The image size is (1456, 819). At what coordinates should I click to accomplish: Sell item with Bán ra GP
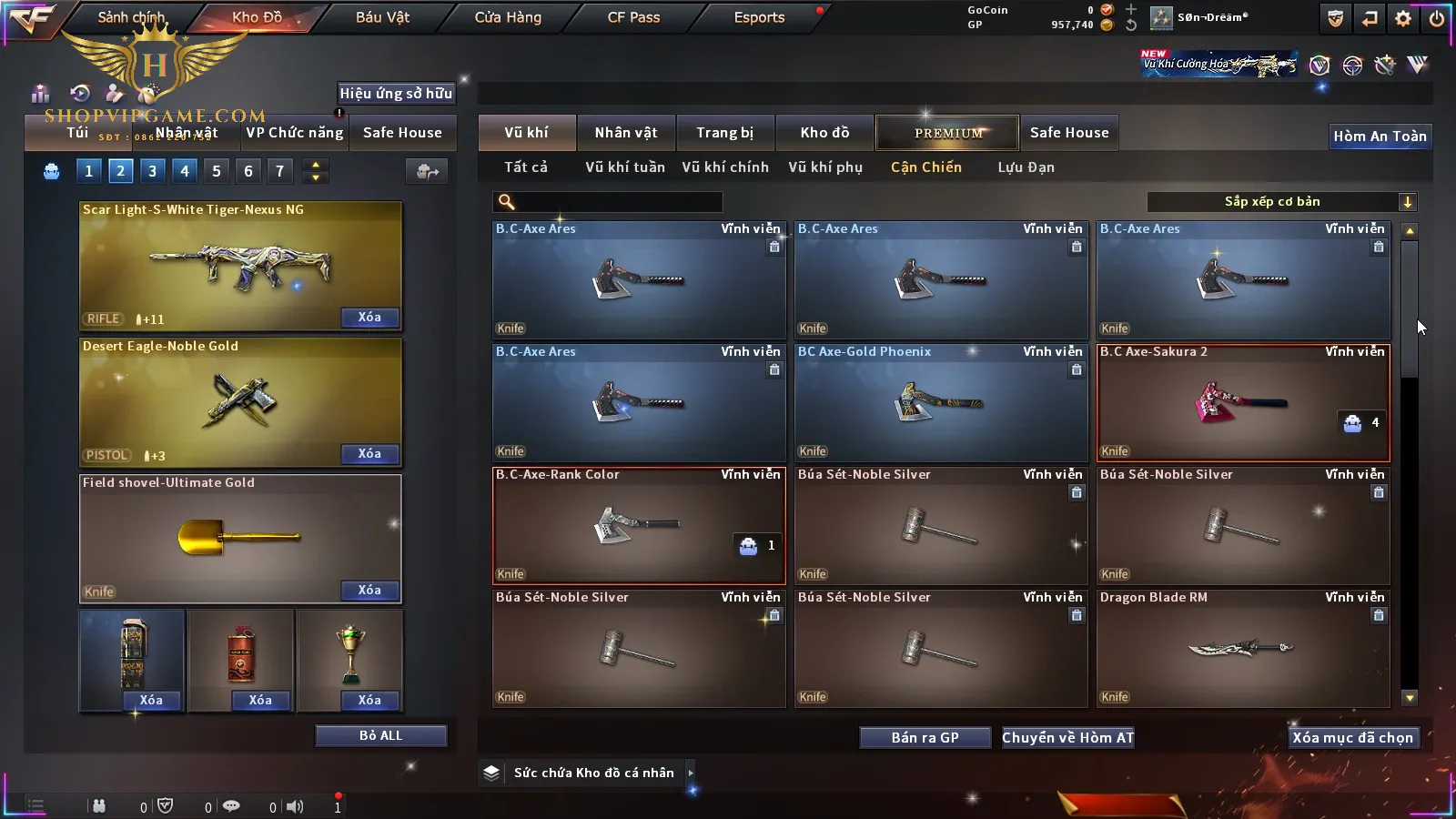[x=925, y=738]
